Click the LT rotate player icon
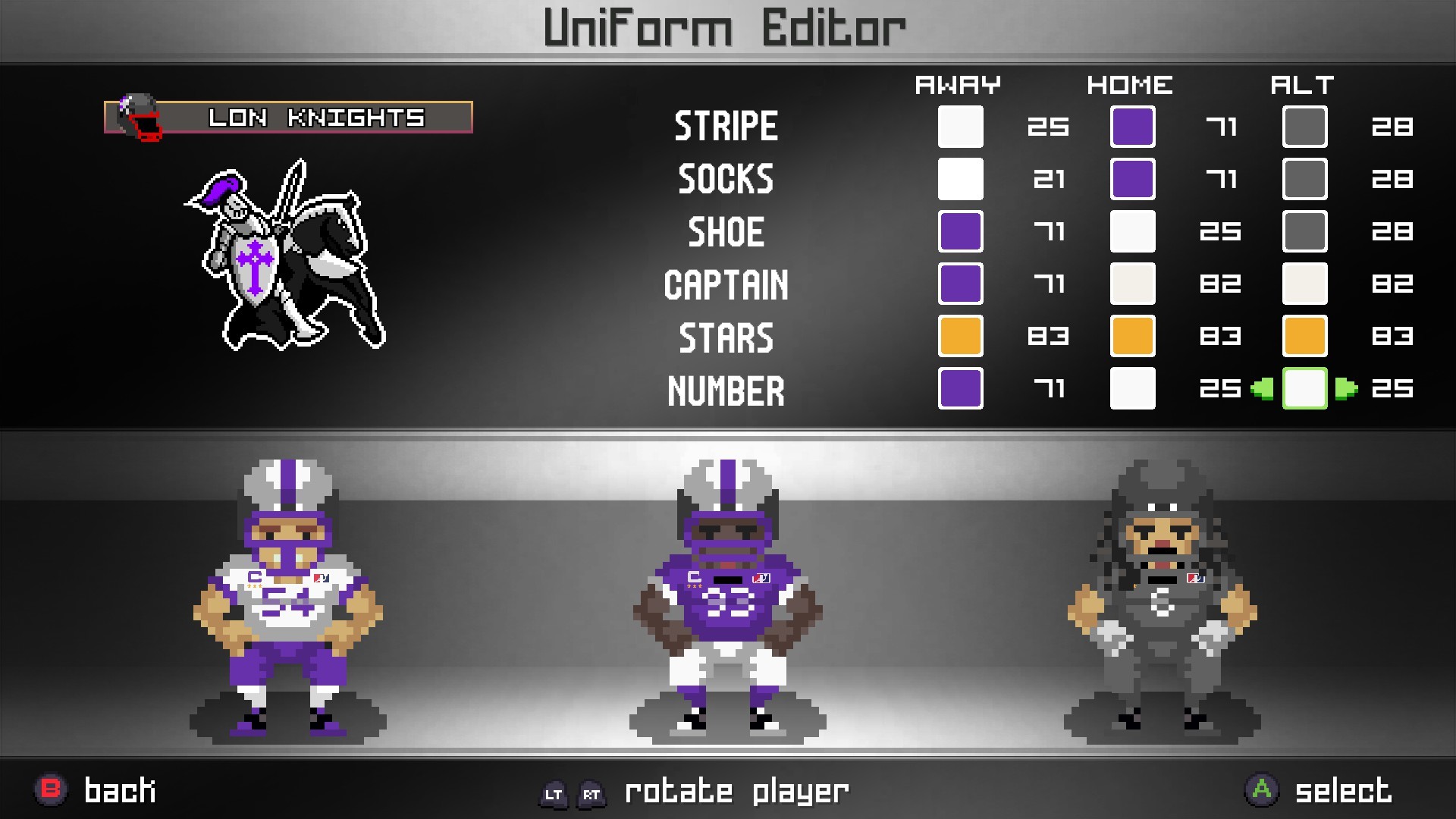 point(554,794)
